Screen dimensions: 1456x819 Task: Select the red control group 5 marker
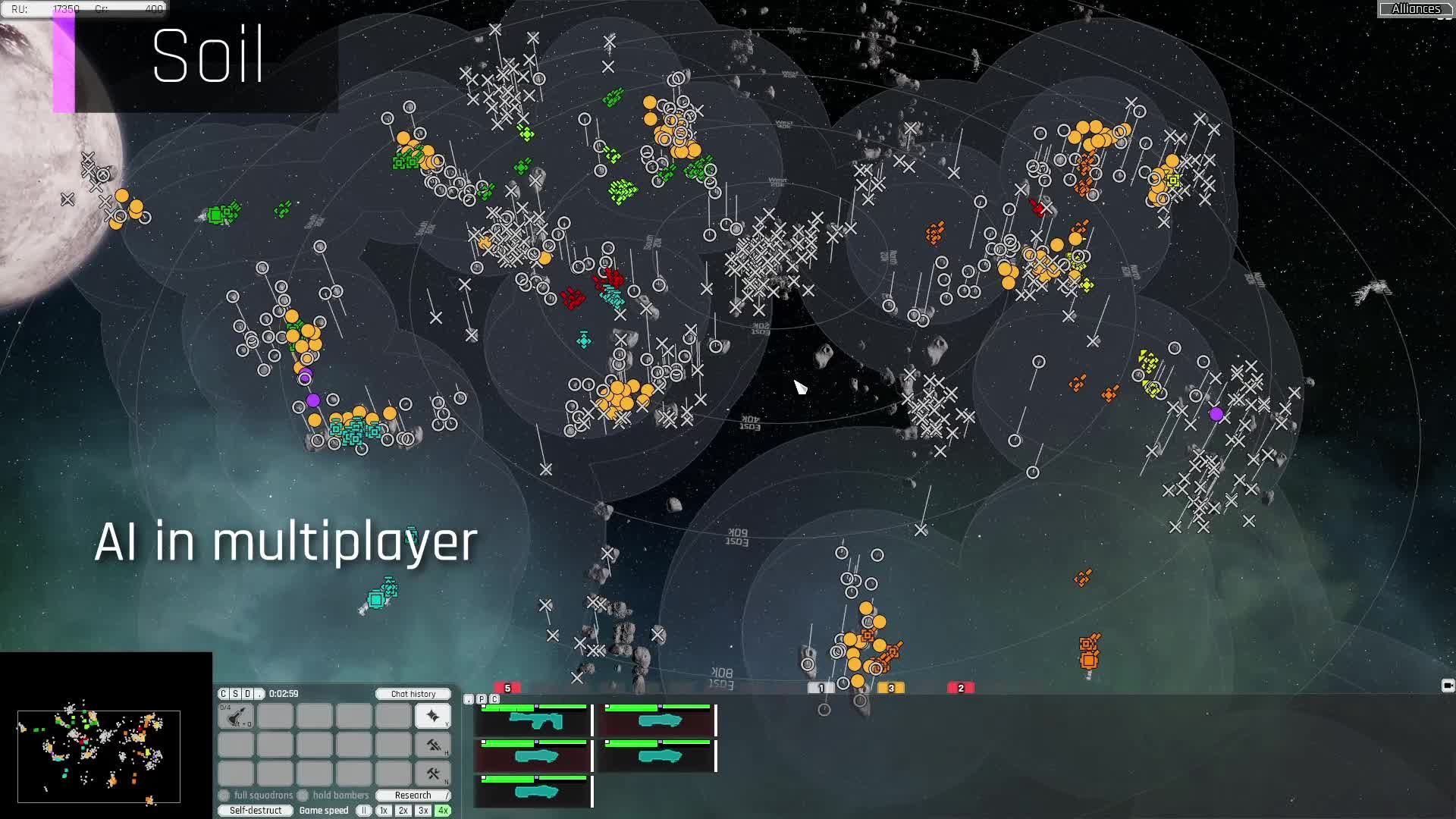(507, 688)
